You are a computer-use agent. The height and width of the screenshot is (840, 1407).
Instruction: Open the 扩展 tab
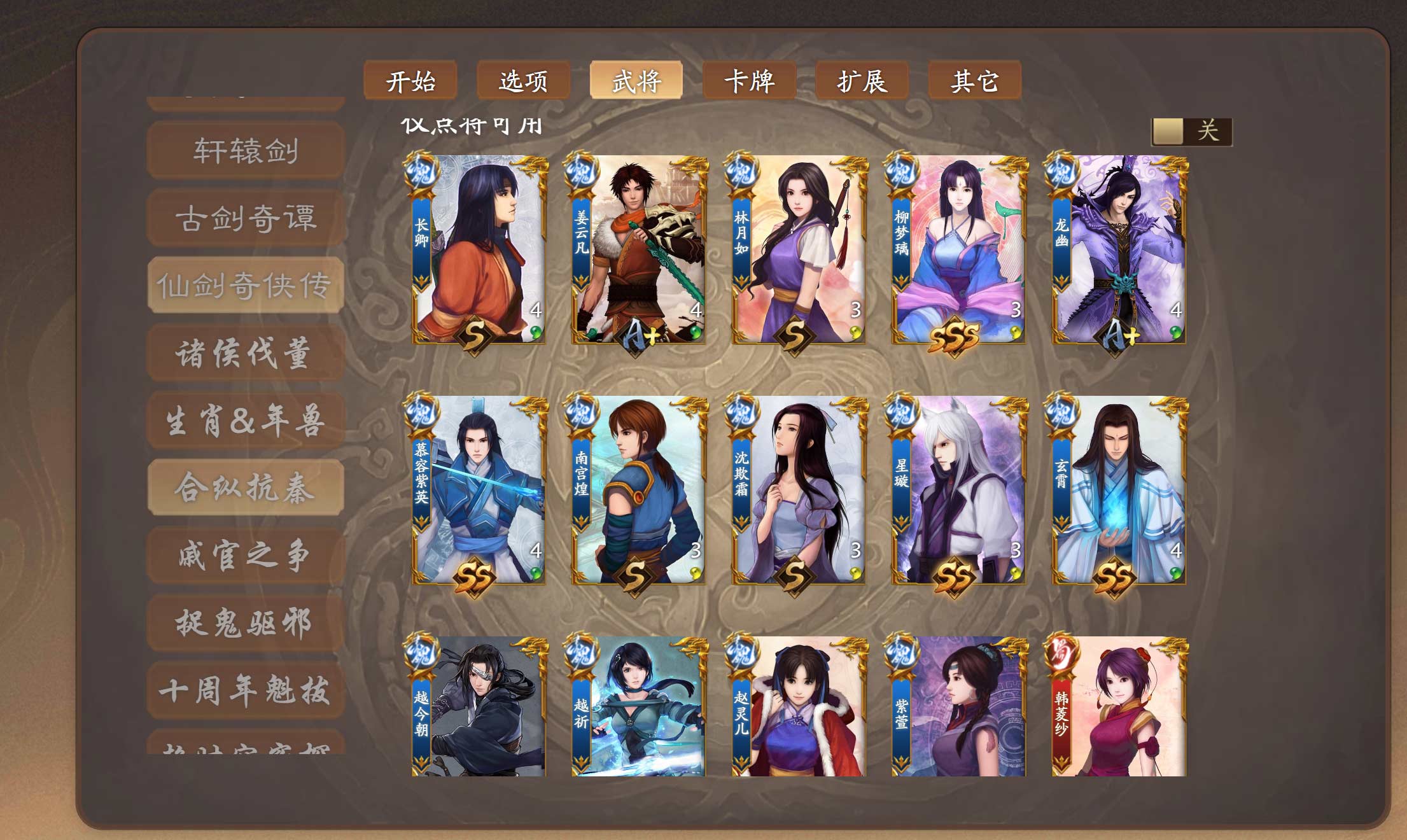tap(863, 81)
